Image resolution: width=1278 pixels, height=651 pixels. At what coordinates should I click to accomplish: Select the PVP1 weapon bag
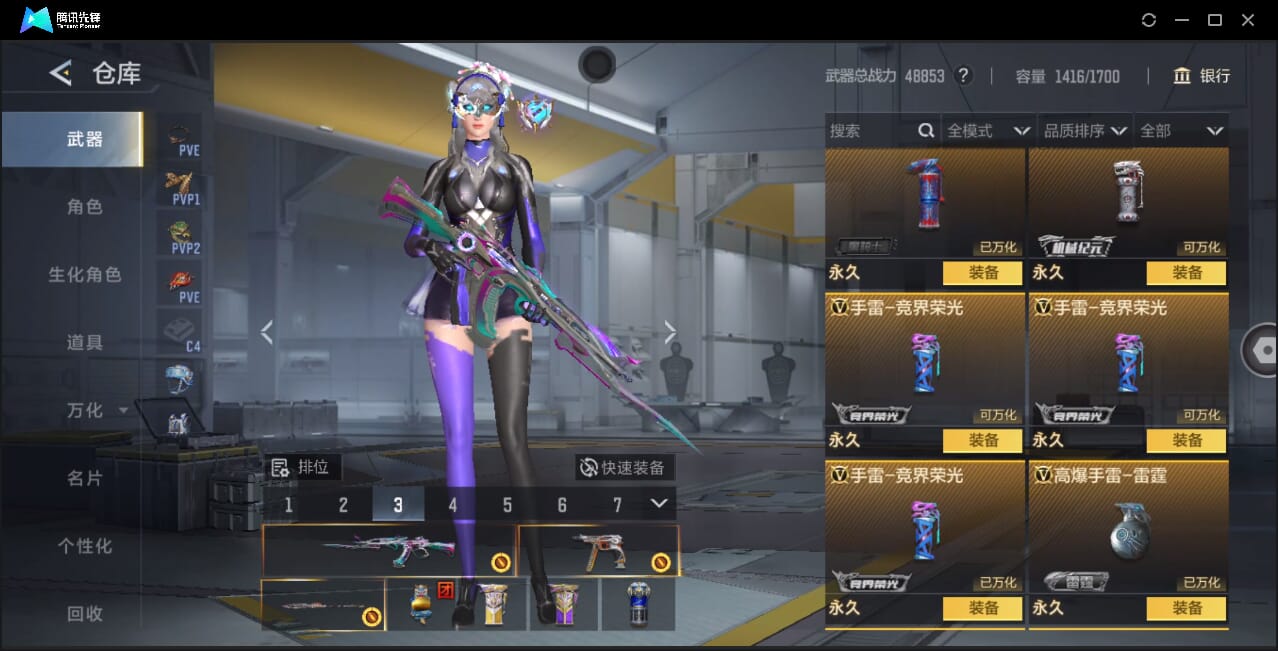(184, 186)
